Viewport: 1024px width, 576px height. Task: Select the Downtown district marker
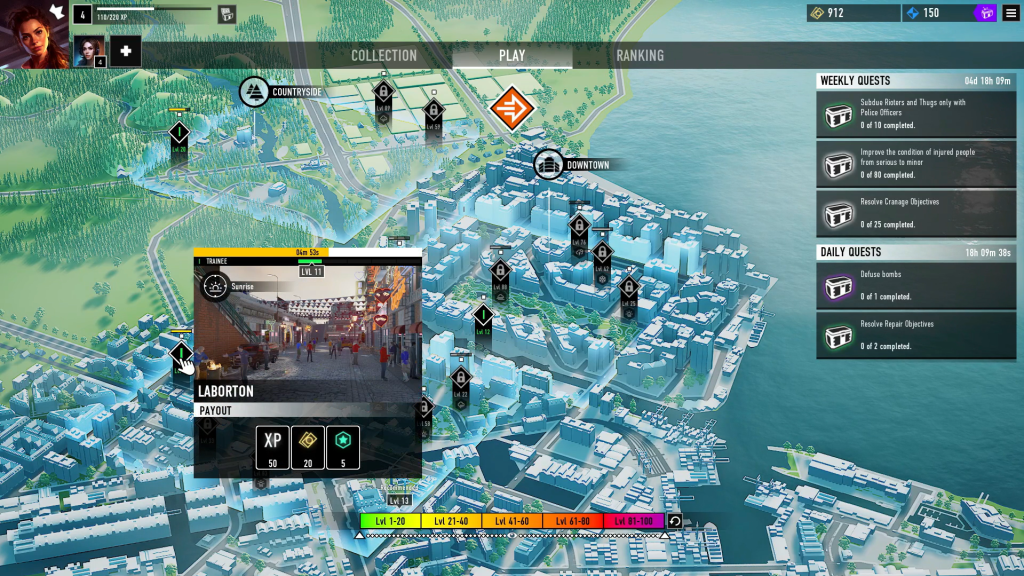549,165
